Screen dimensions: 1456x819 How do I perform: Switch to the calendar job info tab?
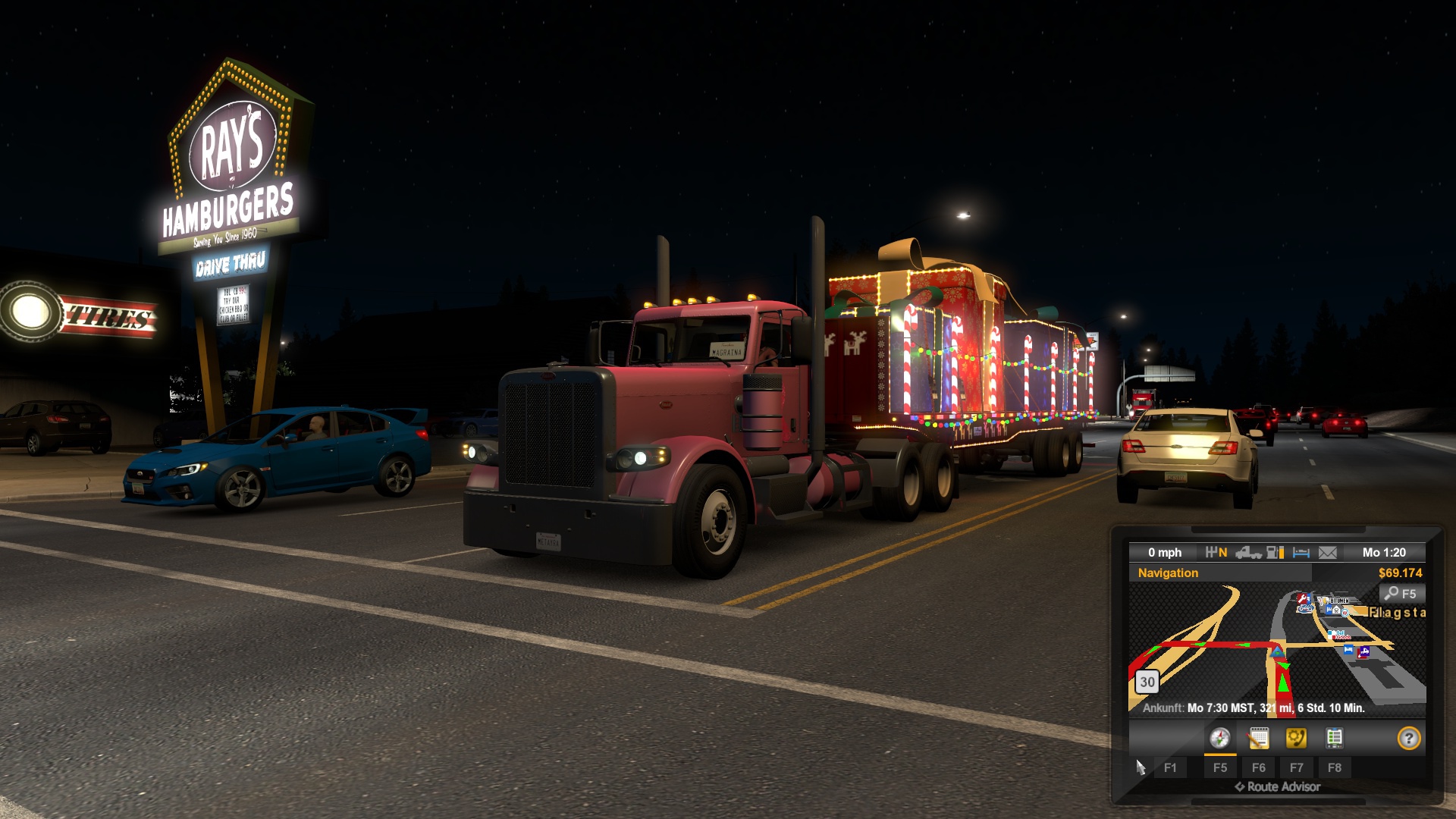1258,738
